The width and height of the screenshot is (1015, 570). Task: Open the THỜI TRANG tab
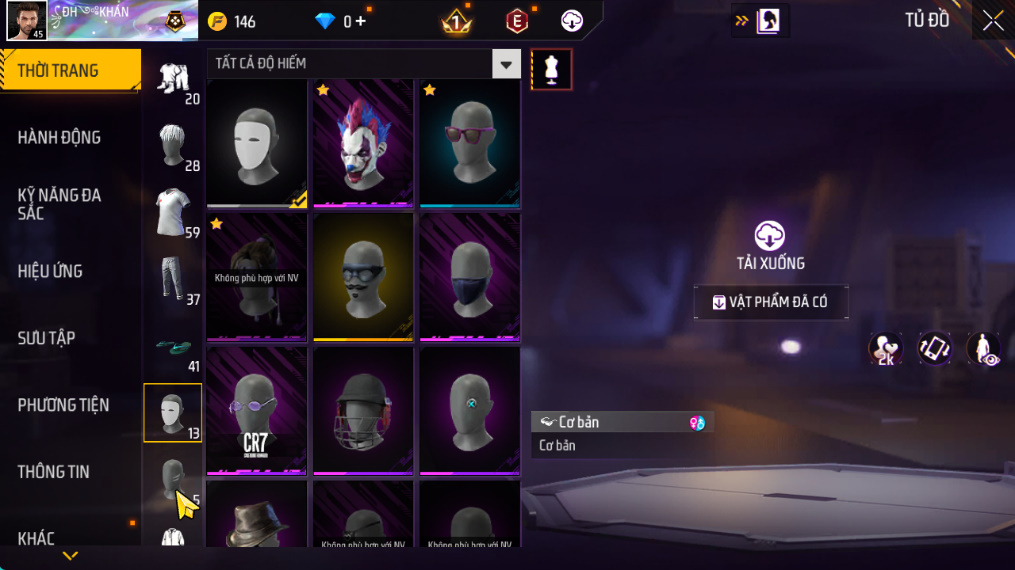(x=68, y=71)
